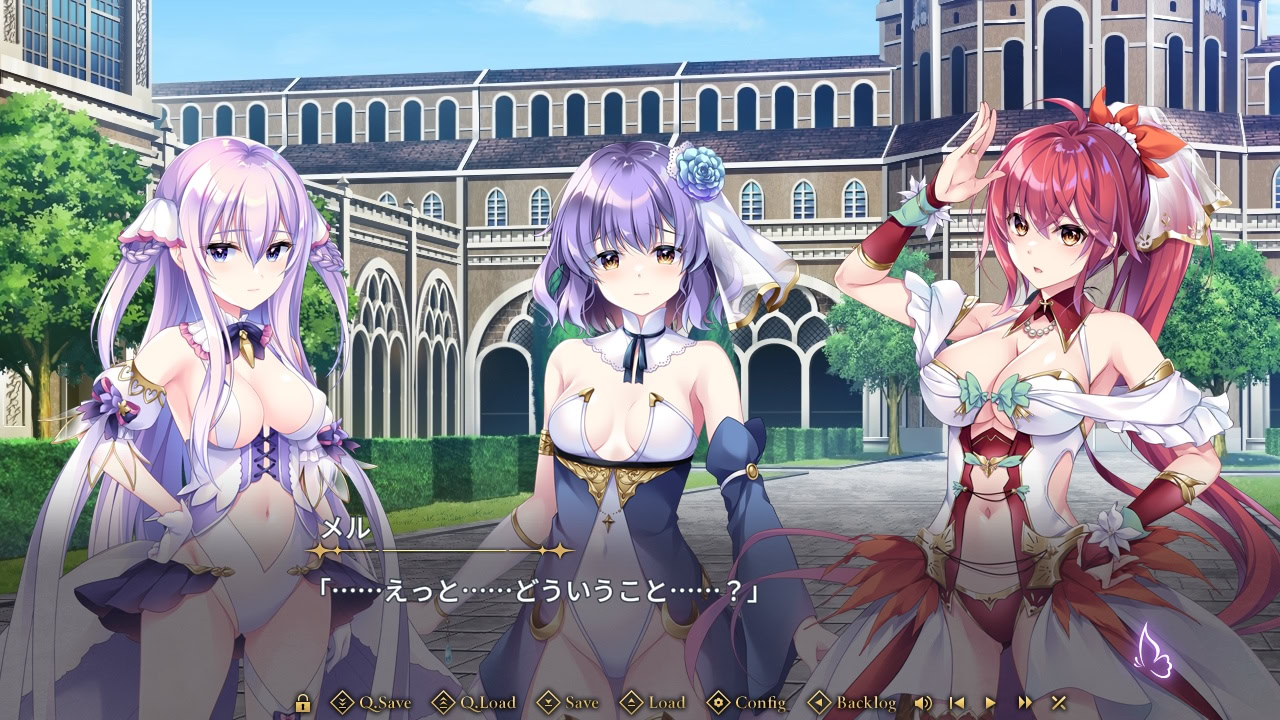Open the Config menu via the gear icon
The height and width of the screenshot is (720, 1280).
(x=719, y=703)
